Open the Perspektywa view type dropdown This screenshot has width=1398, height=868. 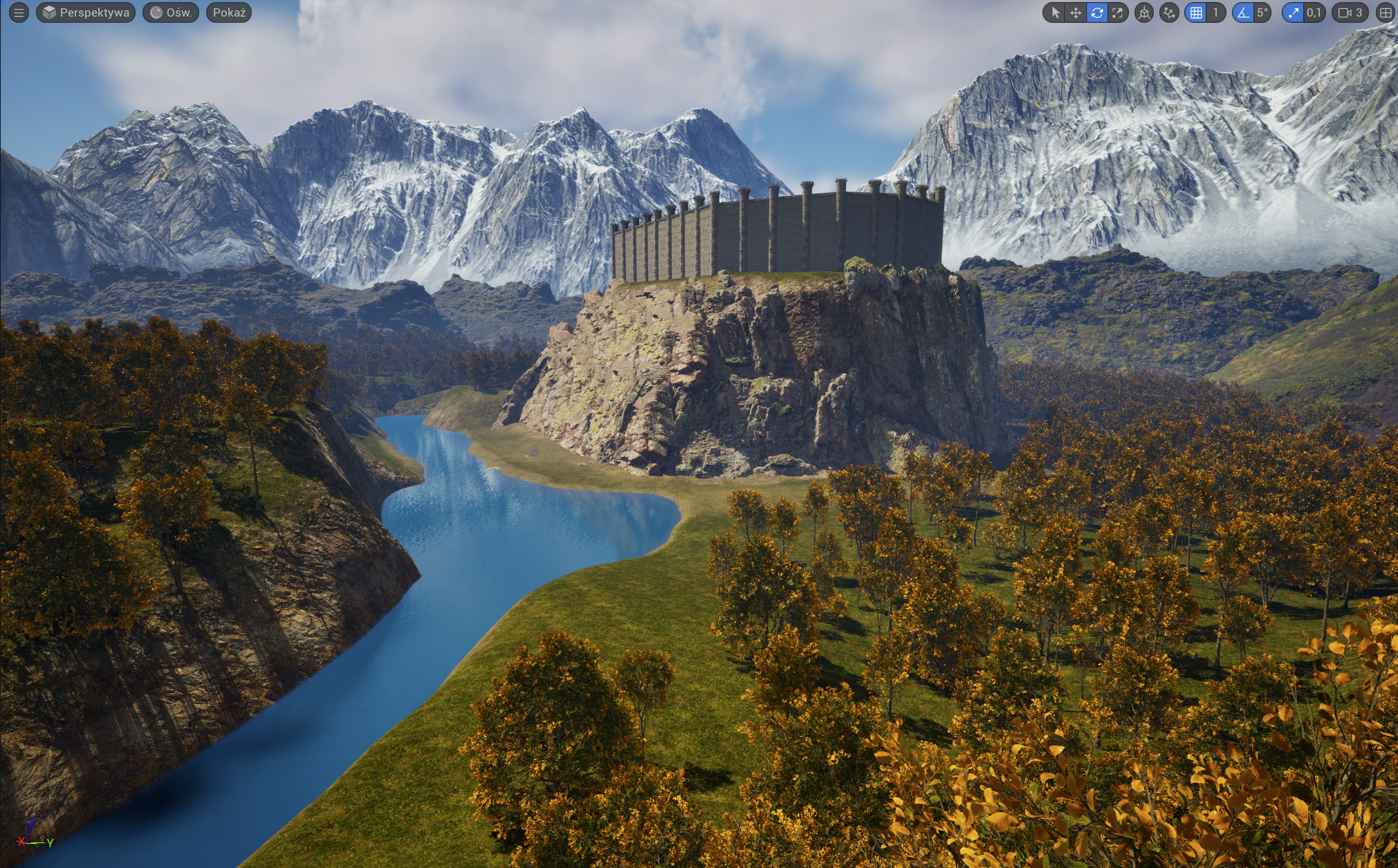point(85,12)
